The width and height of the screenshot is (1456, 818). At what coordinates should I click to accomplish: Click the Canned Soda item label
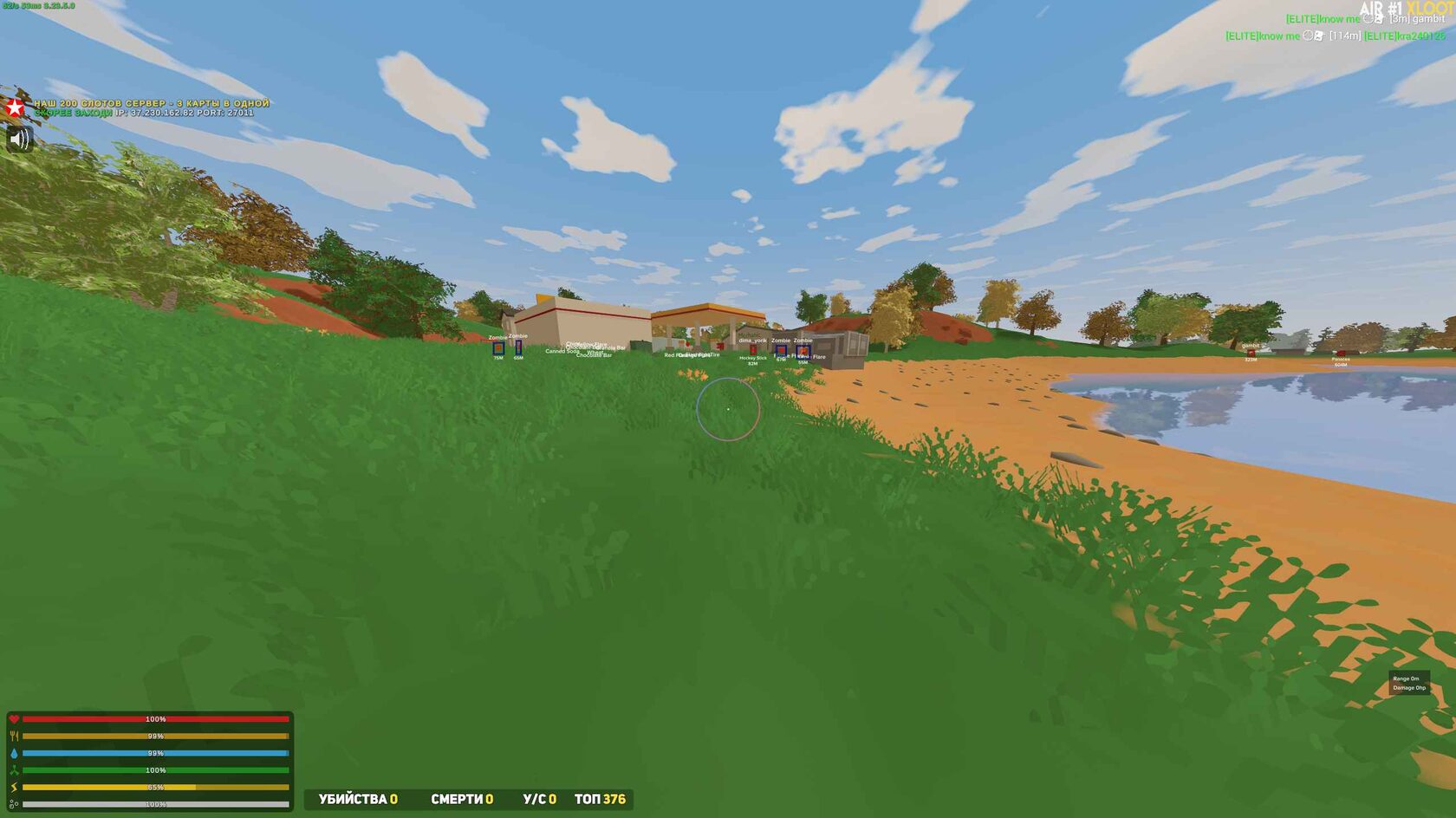[562, 351]
